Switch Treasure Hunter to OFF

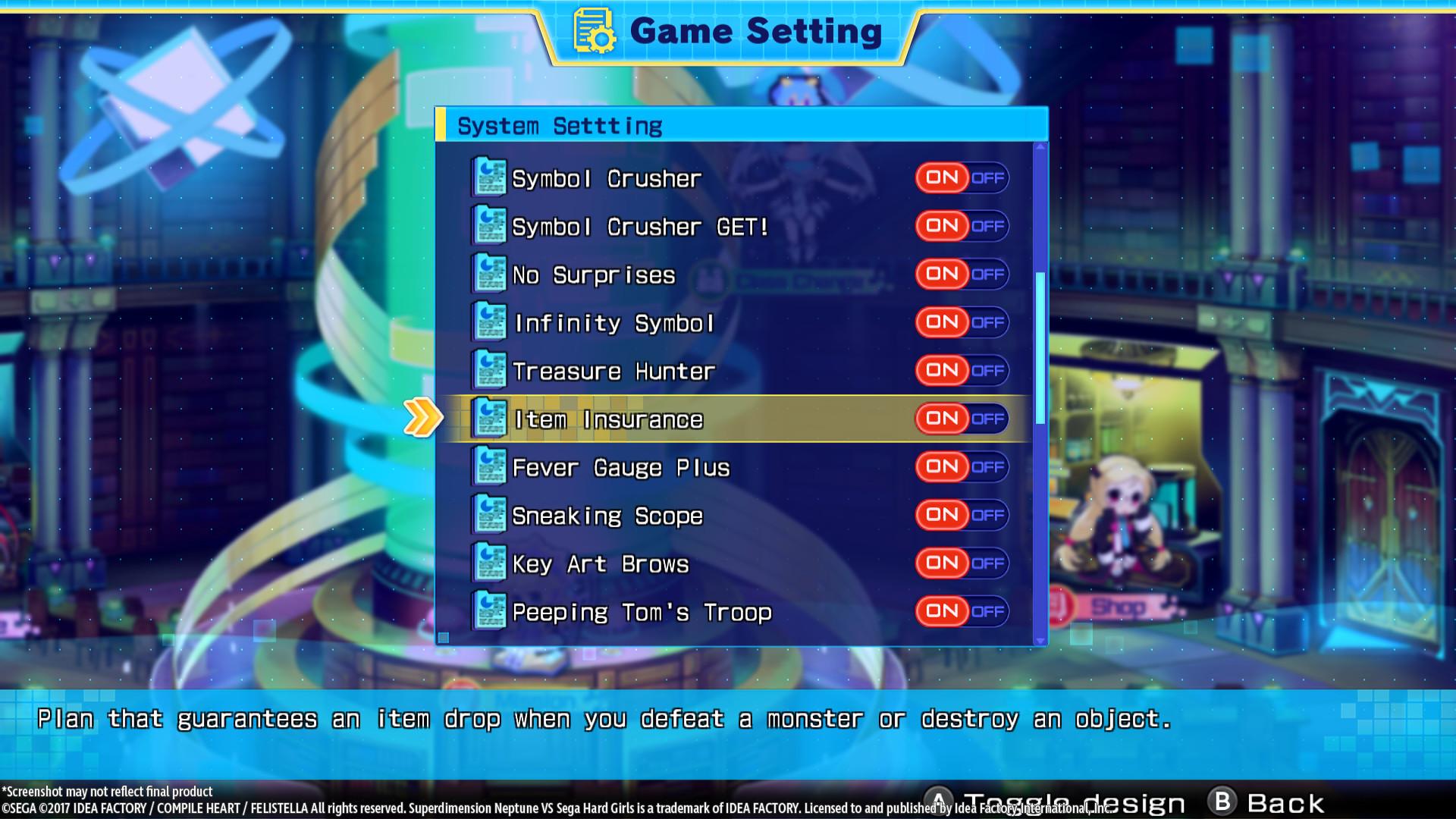tap(988, 370)
